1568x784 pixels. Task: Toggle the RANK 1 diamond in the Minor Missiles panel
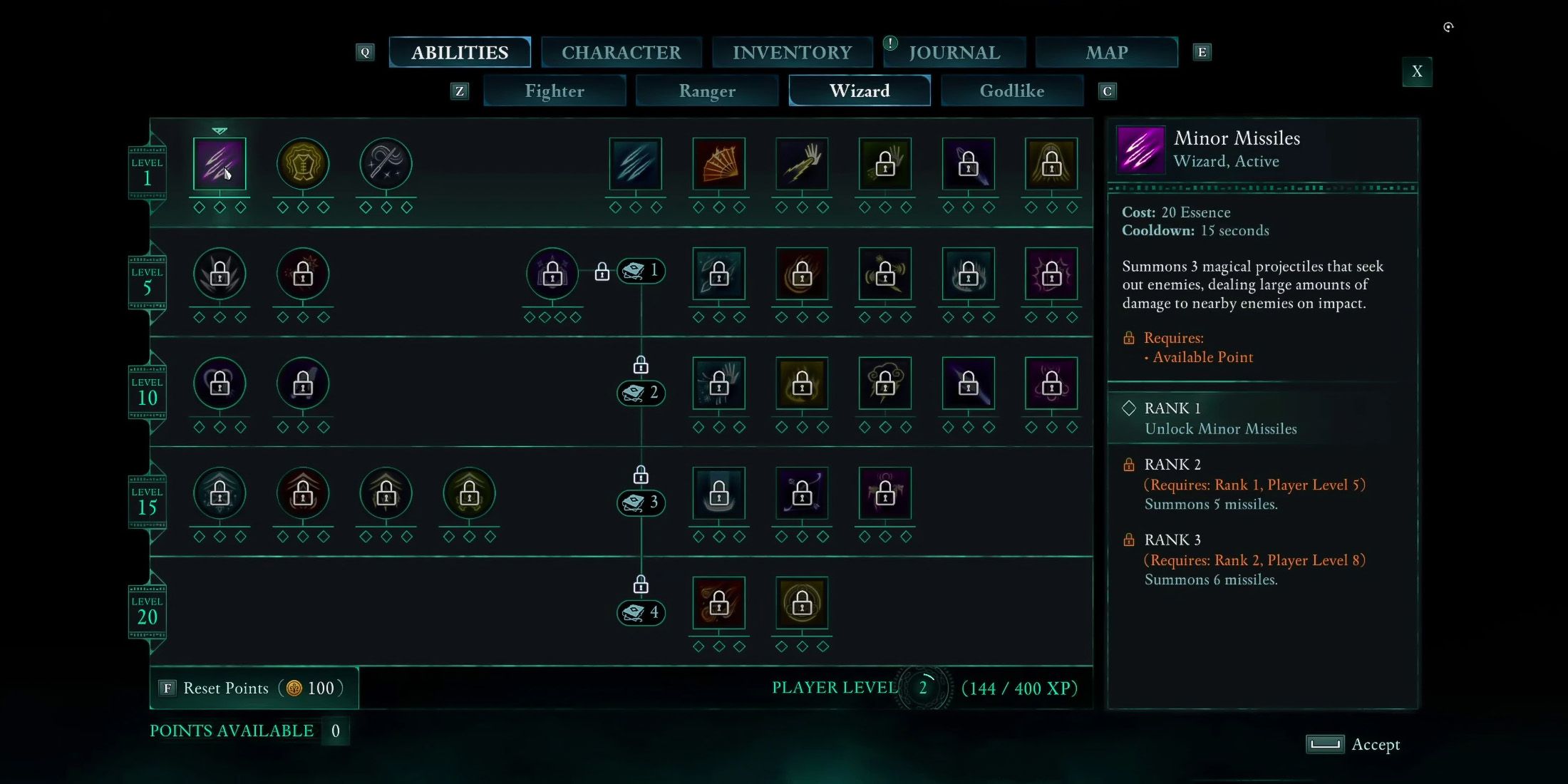pyautogui.click(x=1130, y=408)
